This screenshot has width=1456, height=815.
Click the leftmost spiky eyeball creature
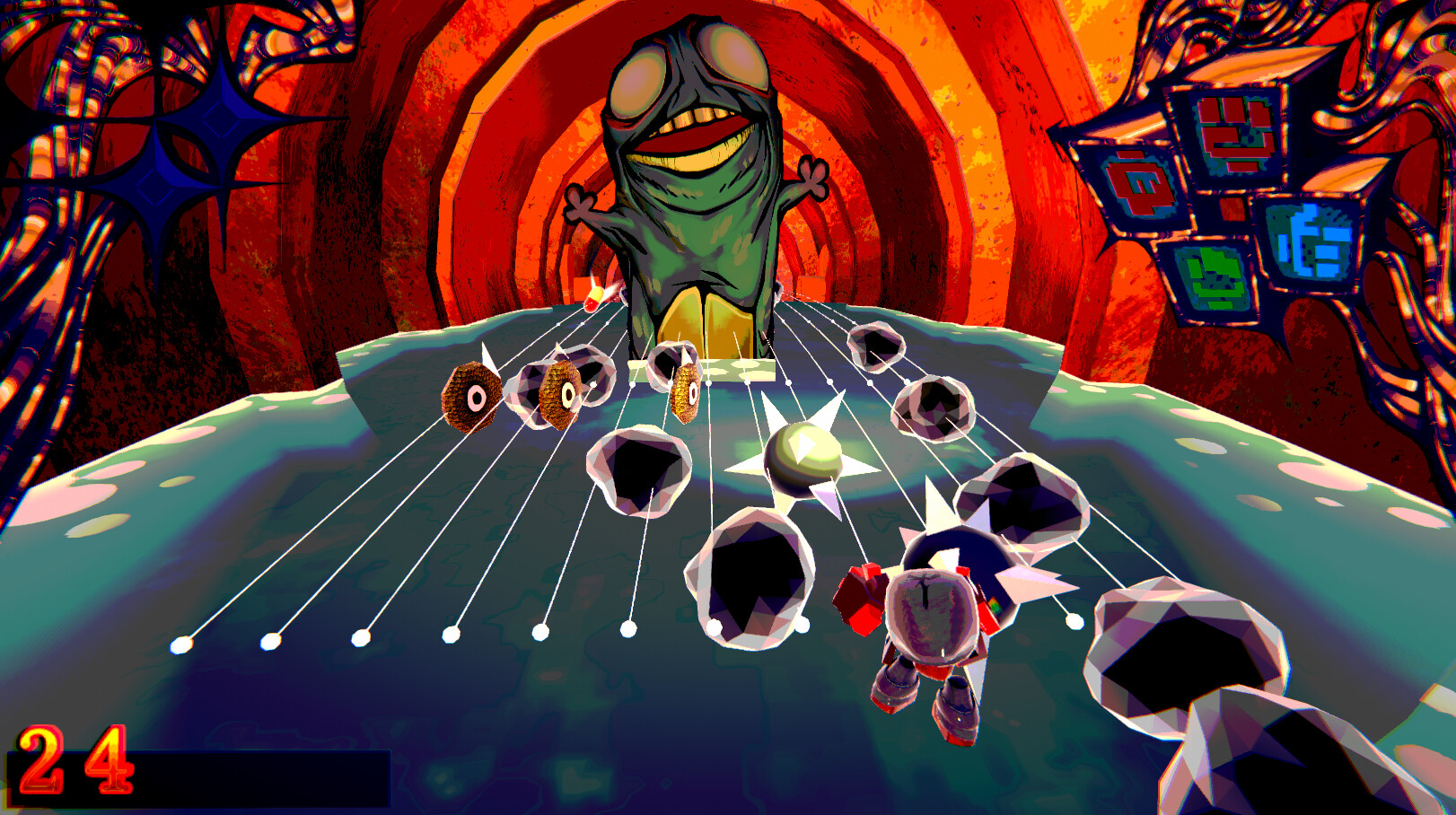tap(471, 395)
